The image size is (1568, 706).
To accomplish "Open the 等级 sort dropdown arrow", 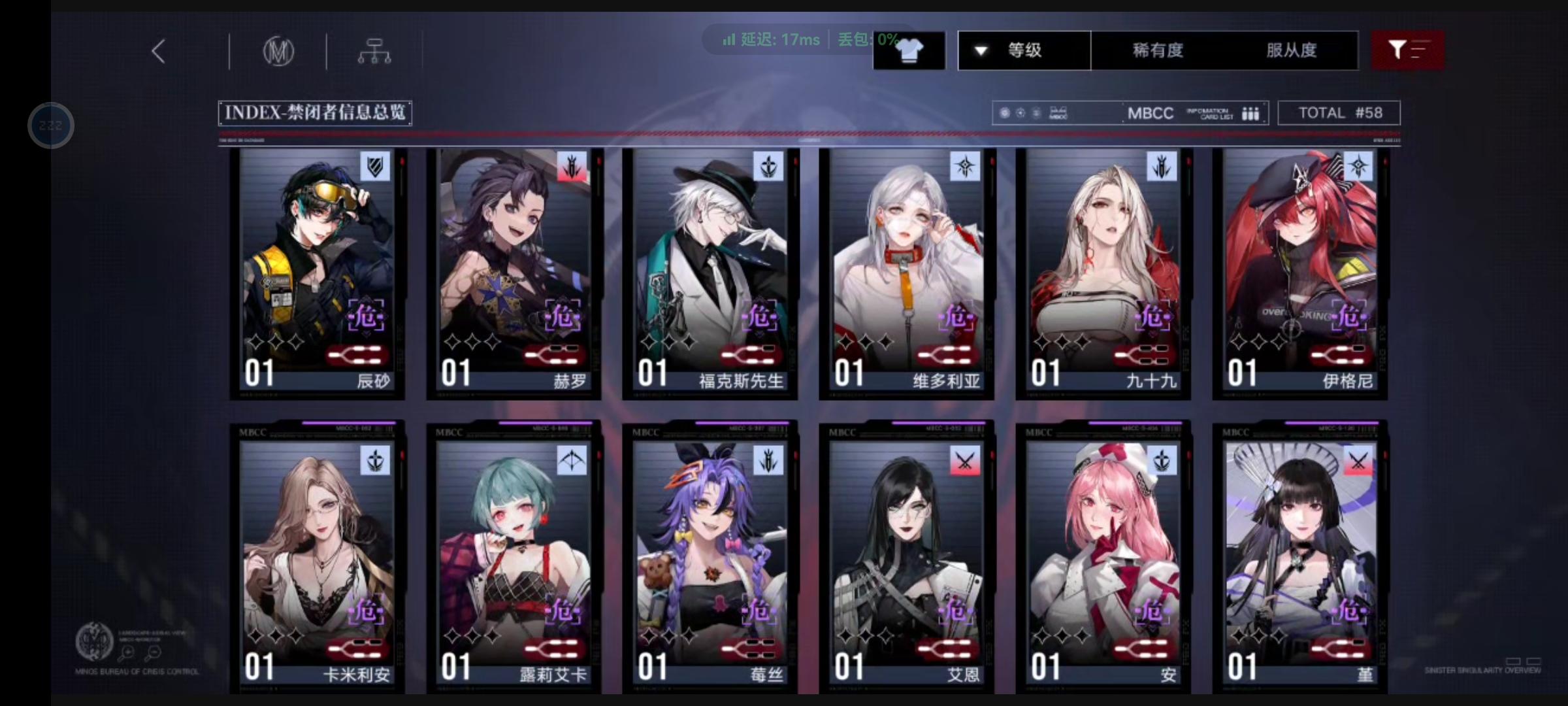I will click(979, 50).
